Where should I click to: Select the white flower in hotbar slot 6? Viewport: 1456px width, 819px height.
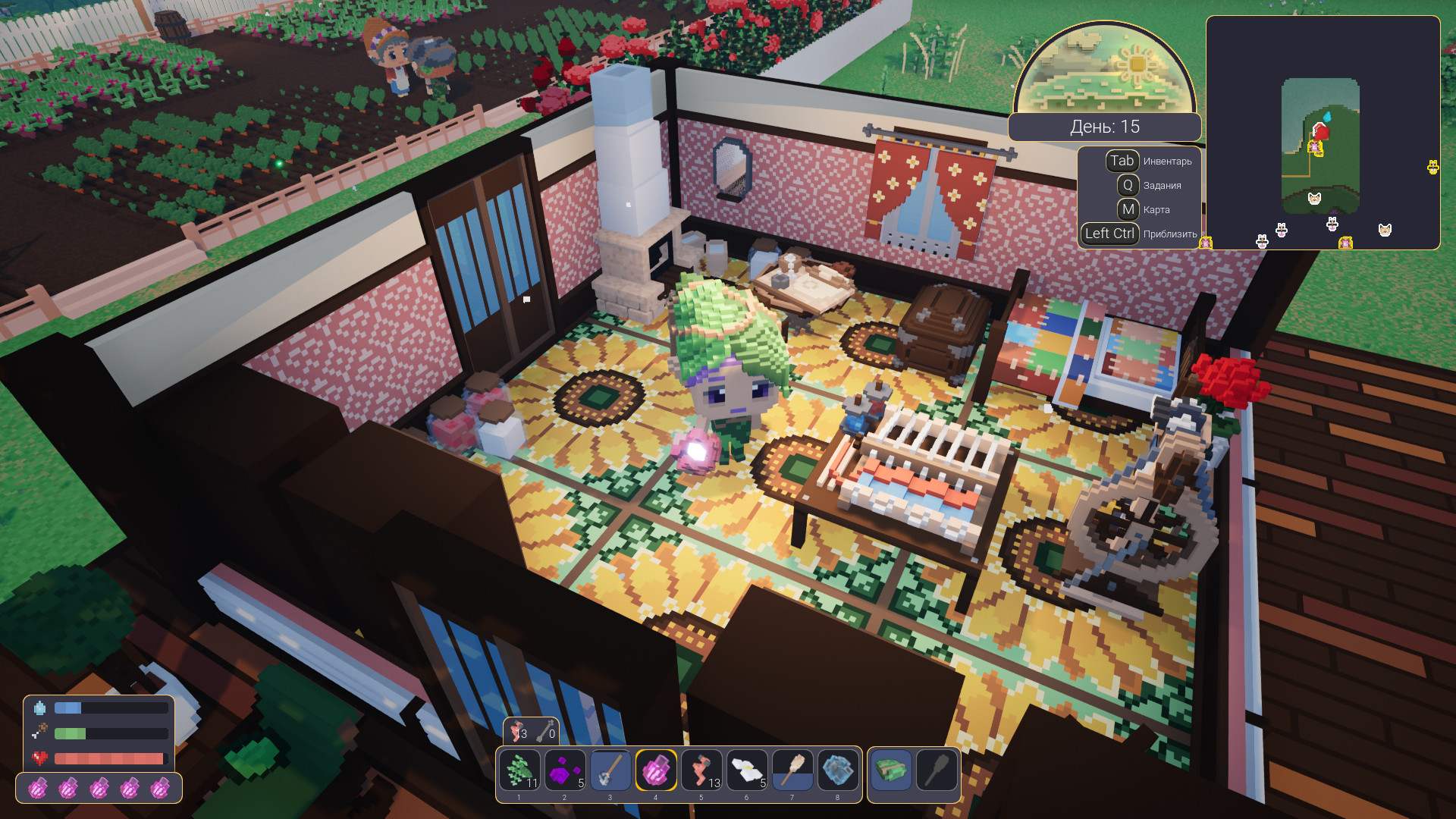pyautogui.click(x=748, y=771)
